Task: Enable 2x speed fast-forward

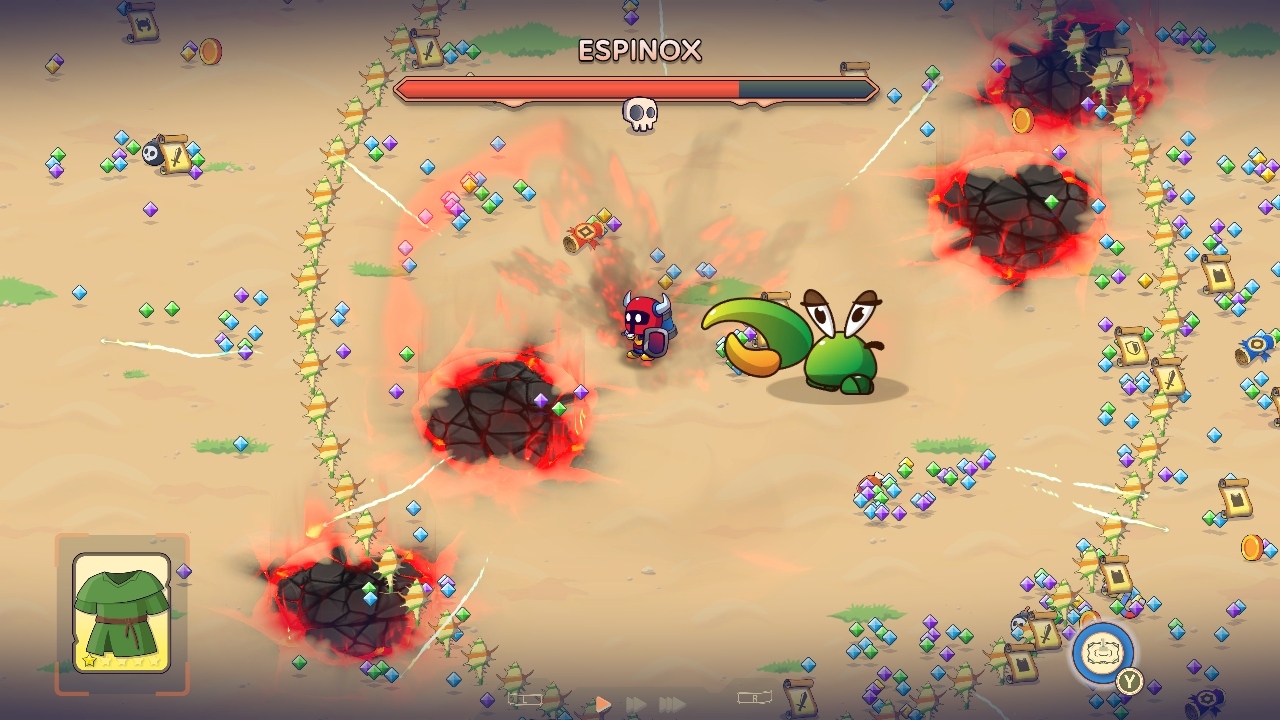Action: pyautogui.click(x=637, y=702)
